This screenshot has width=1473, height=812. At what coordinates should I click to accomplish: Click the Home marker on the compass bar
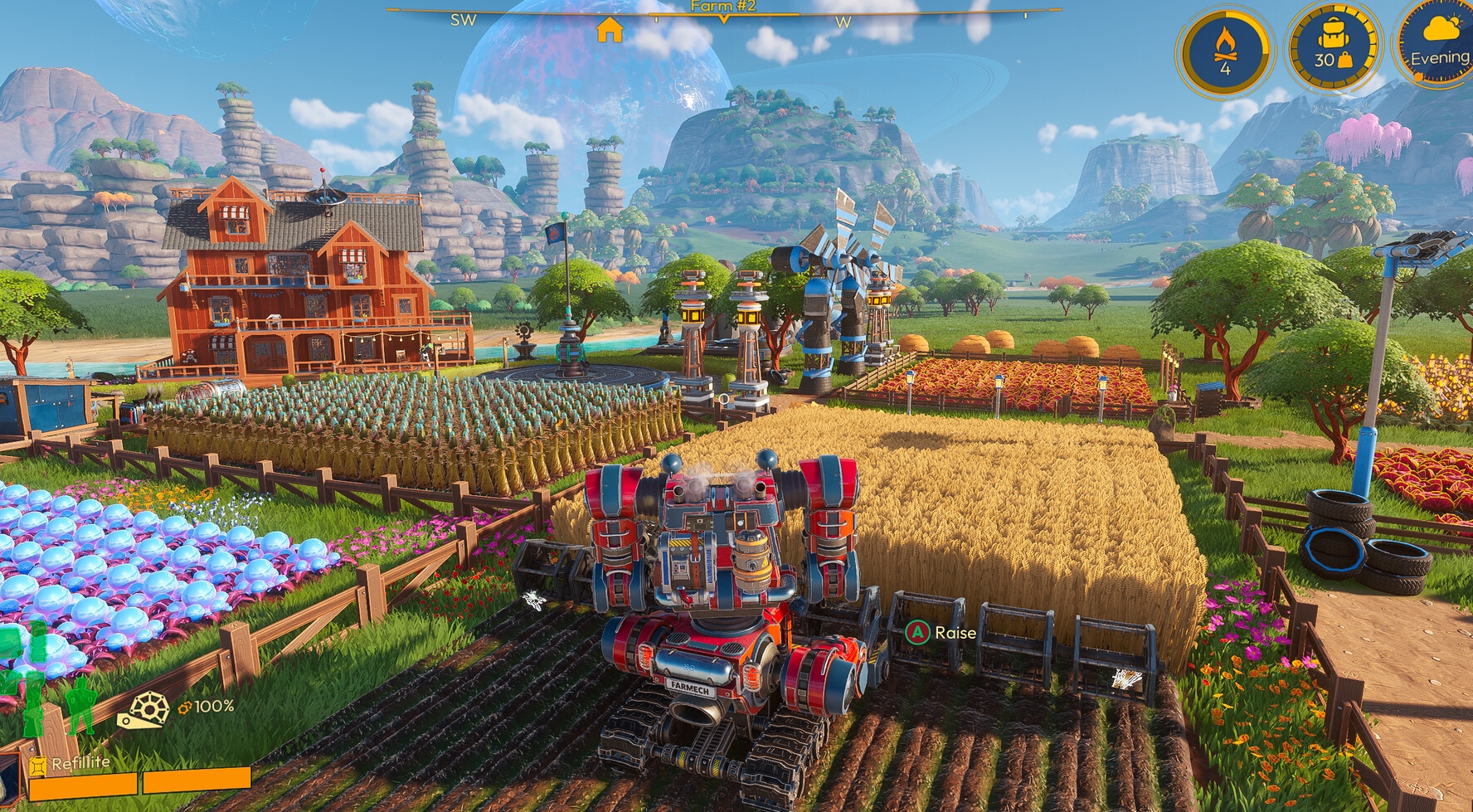(x=610, y=32)
